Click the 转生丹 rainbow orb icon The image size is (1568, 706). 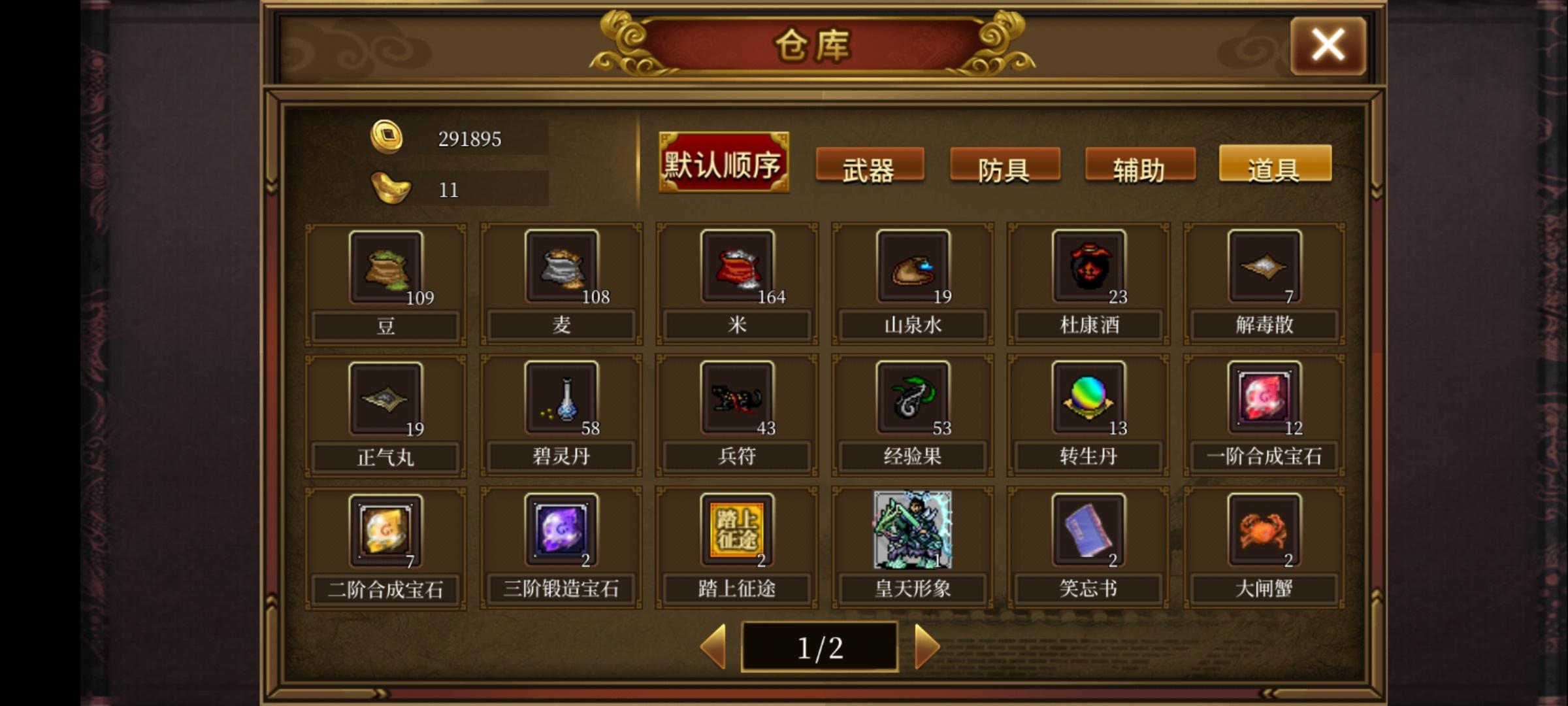coord(1086,399)
